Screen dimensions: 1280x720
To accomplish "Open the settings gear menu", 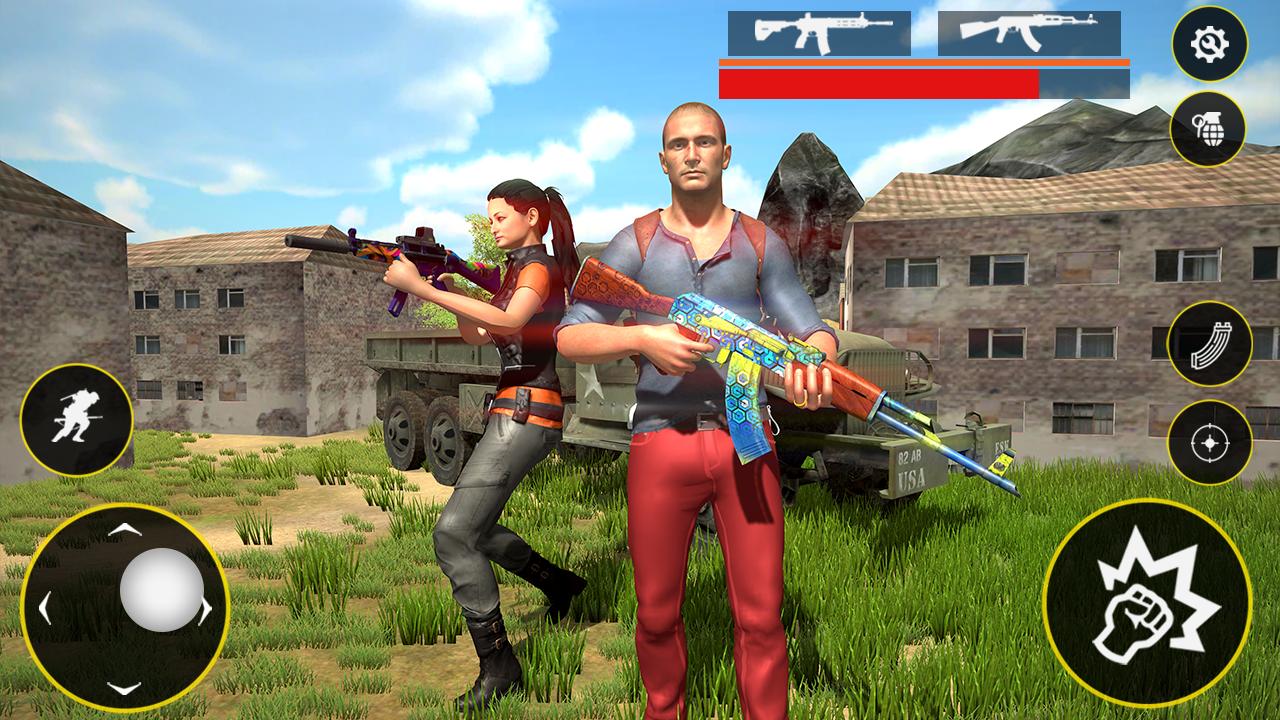I will (1208, 43).
